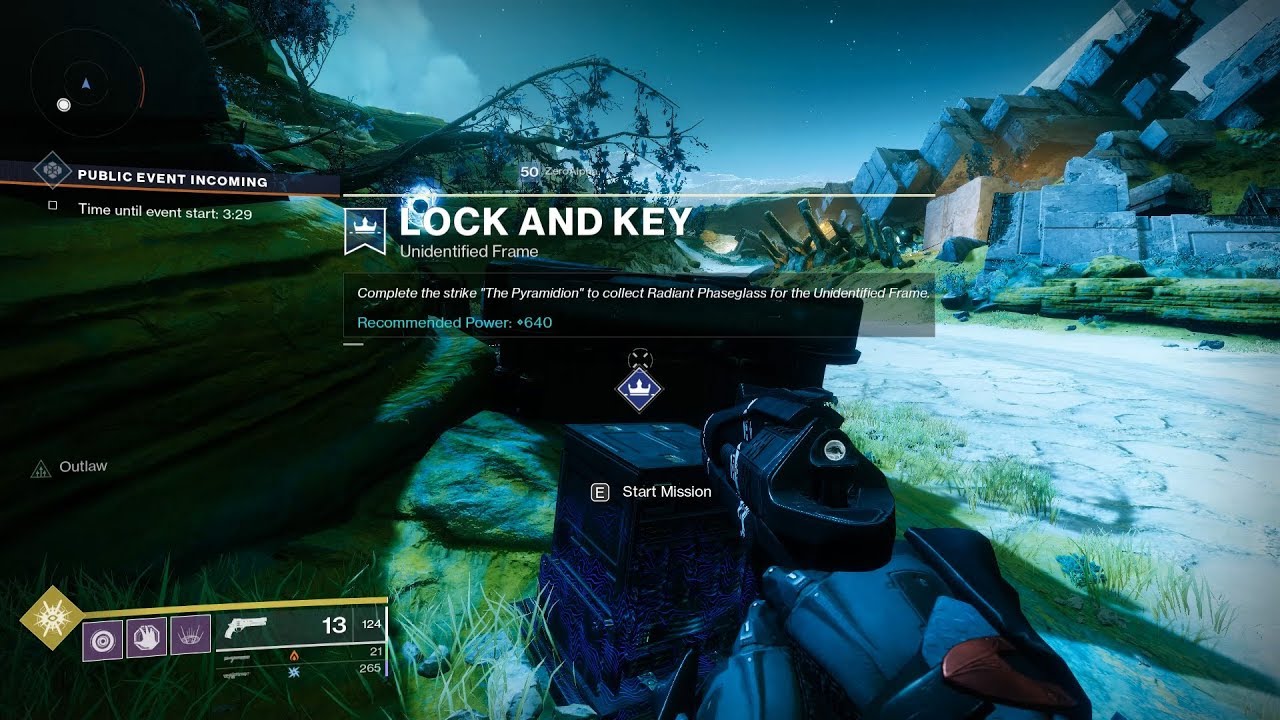This screenshot has height=720, width=1280.
Task: Activate the class ability icon
Action: click(190, 635)
